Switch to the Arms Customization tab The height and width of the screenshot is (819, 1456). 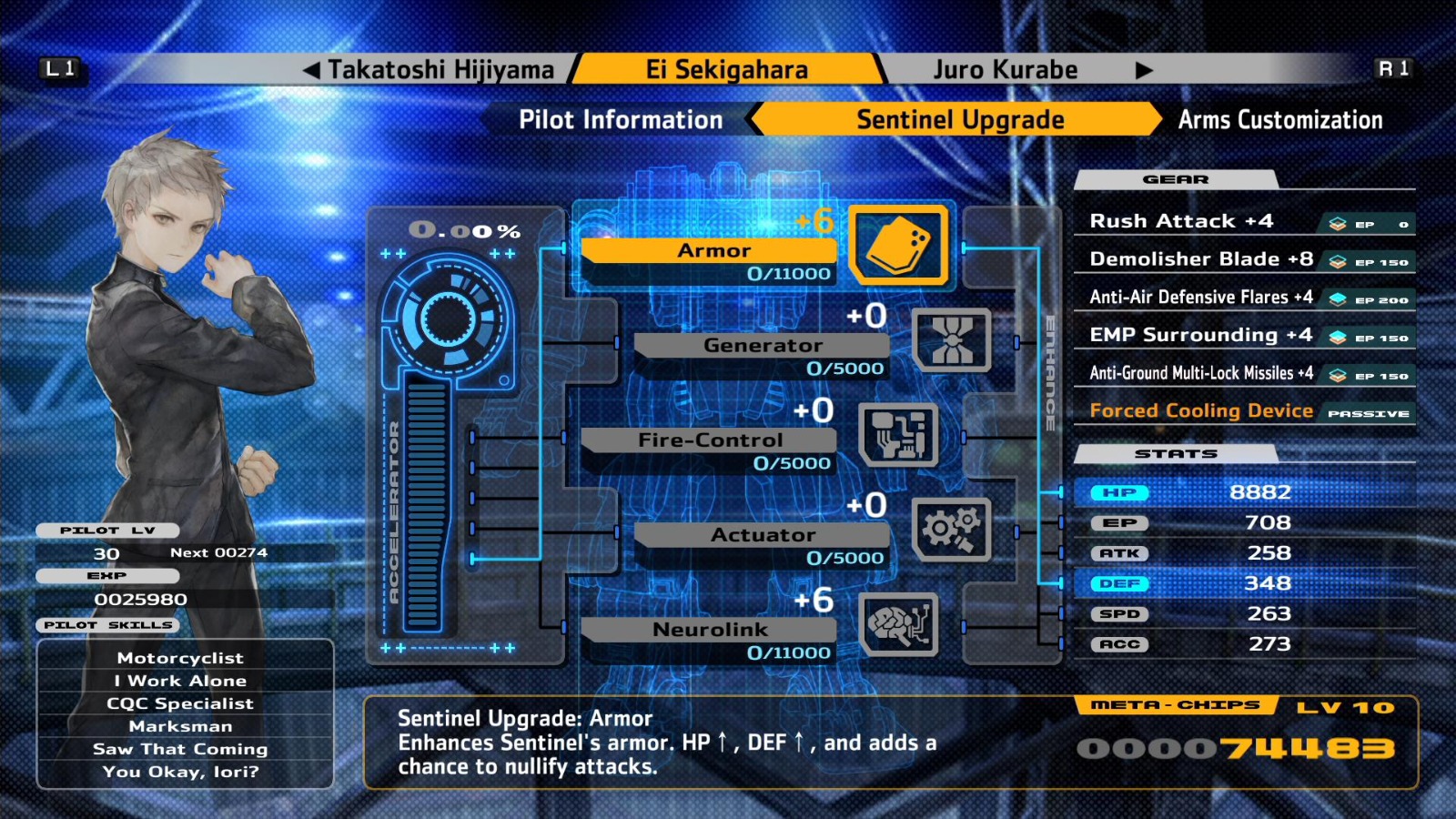click(1279, 119)
